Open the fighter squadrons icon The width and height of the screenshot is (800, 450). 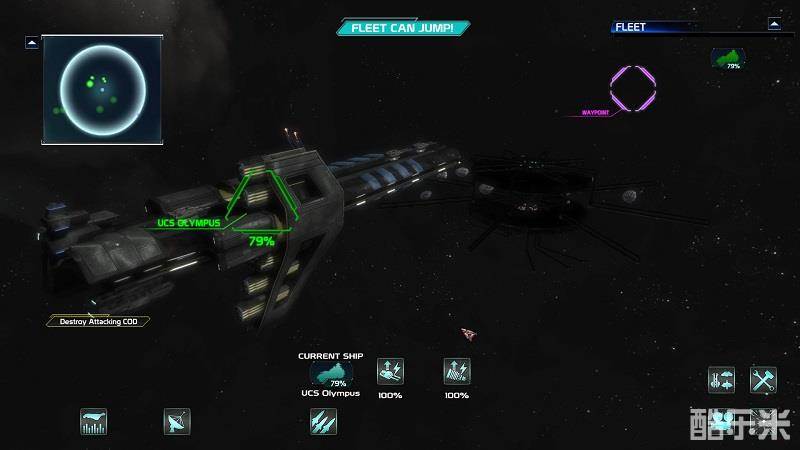(721, 380)
